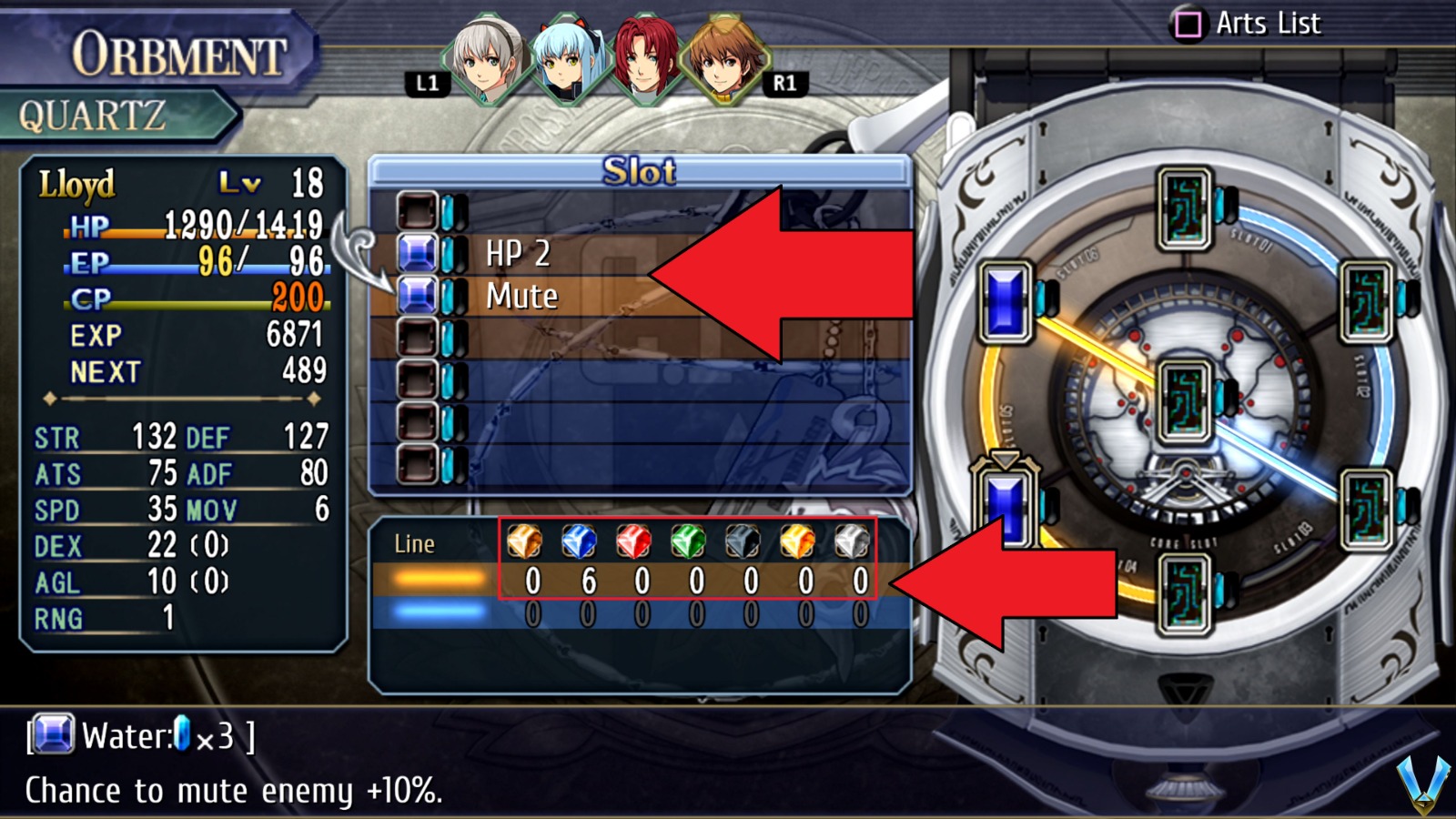The image size is (1456, 819).
Task: Switch to the previous character with L1
Action: (x=424, y=84)
